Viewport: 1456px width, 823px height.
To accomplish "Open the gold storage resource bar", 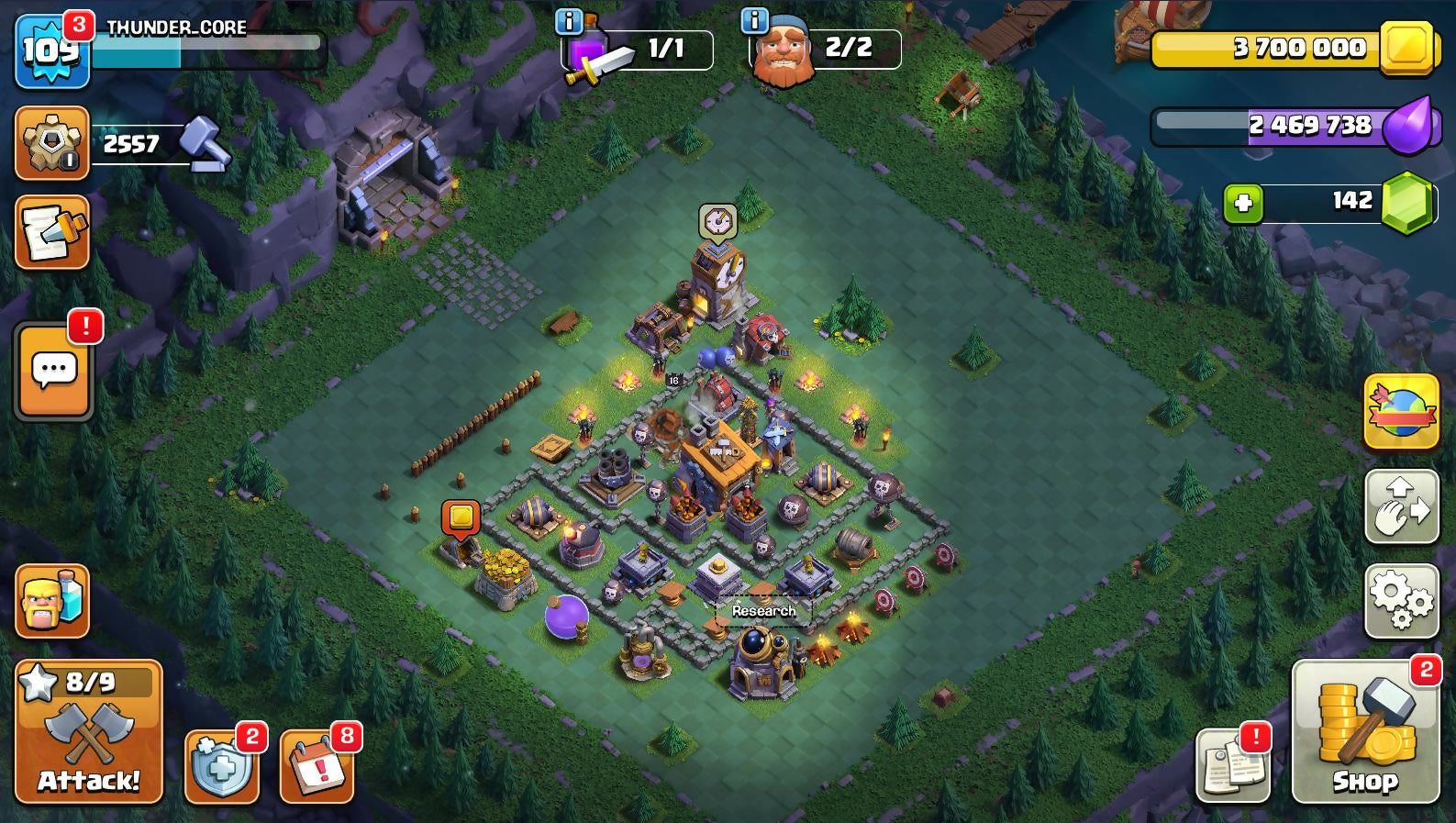I will click(x=1294, y=48).
